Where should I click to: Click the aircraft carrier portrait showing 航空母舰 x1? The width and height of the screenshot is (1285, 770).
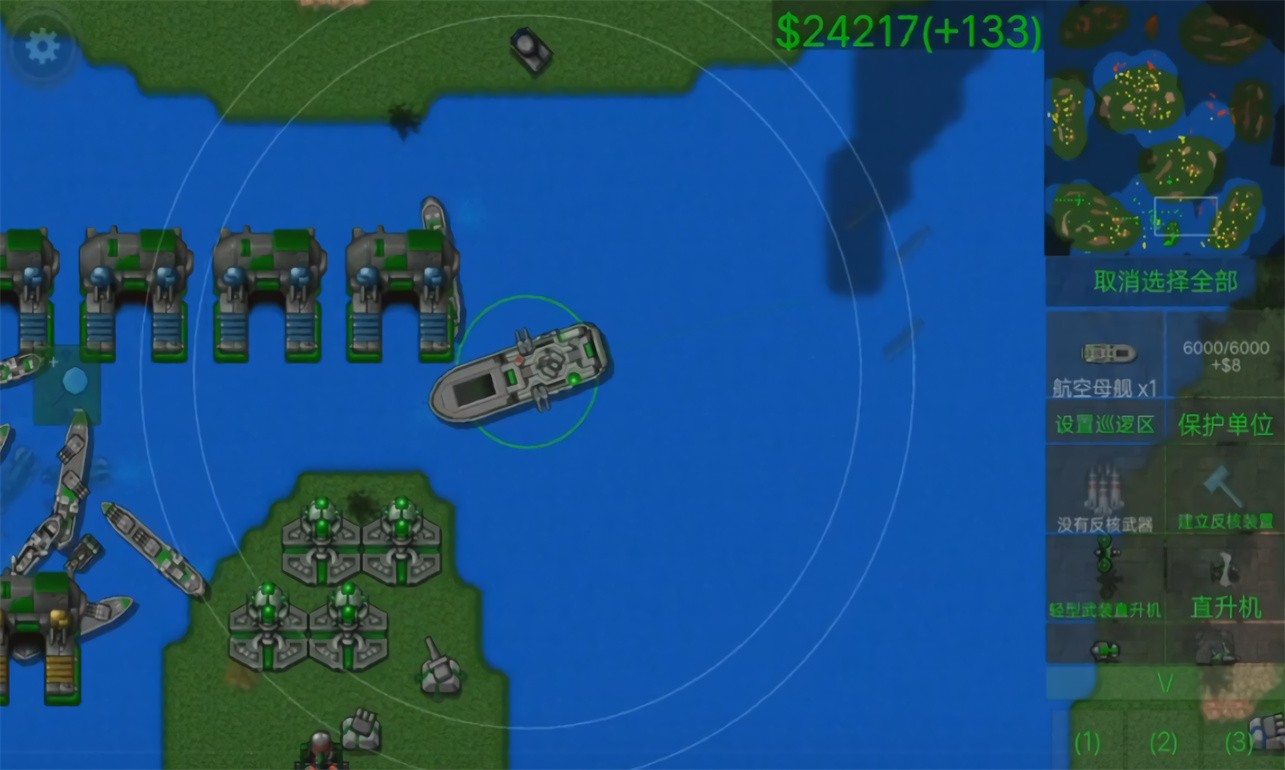[x=1108, y=355]
